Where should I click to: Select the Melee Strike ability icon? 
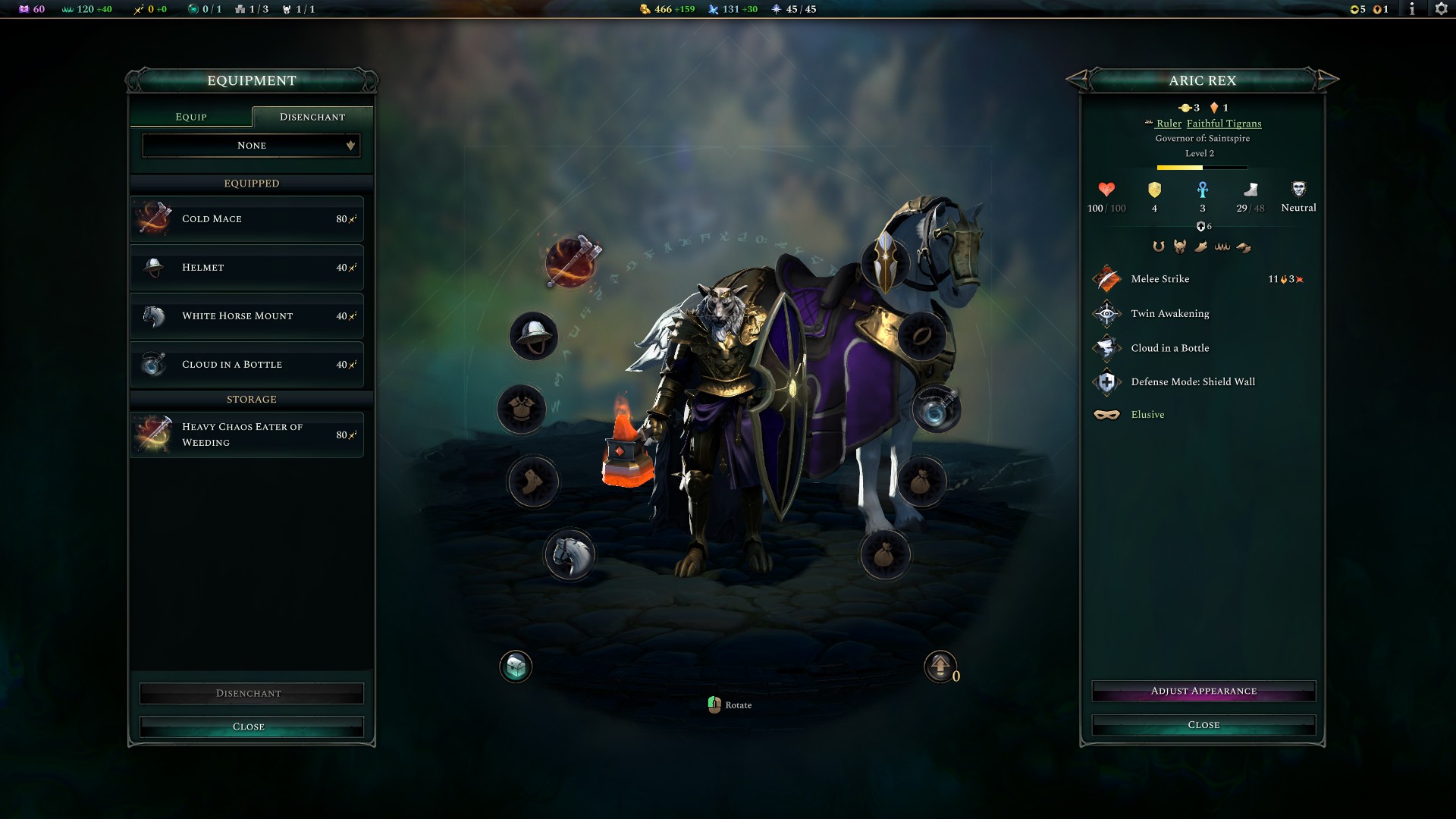(1107, 279)
